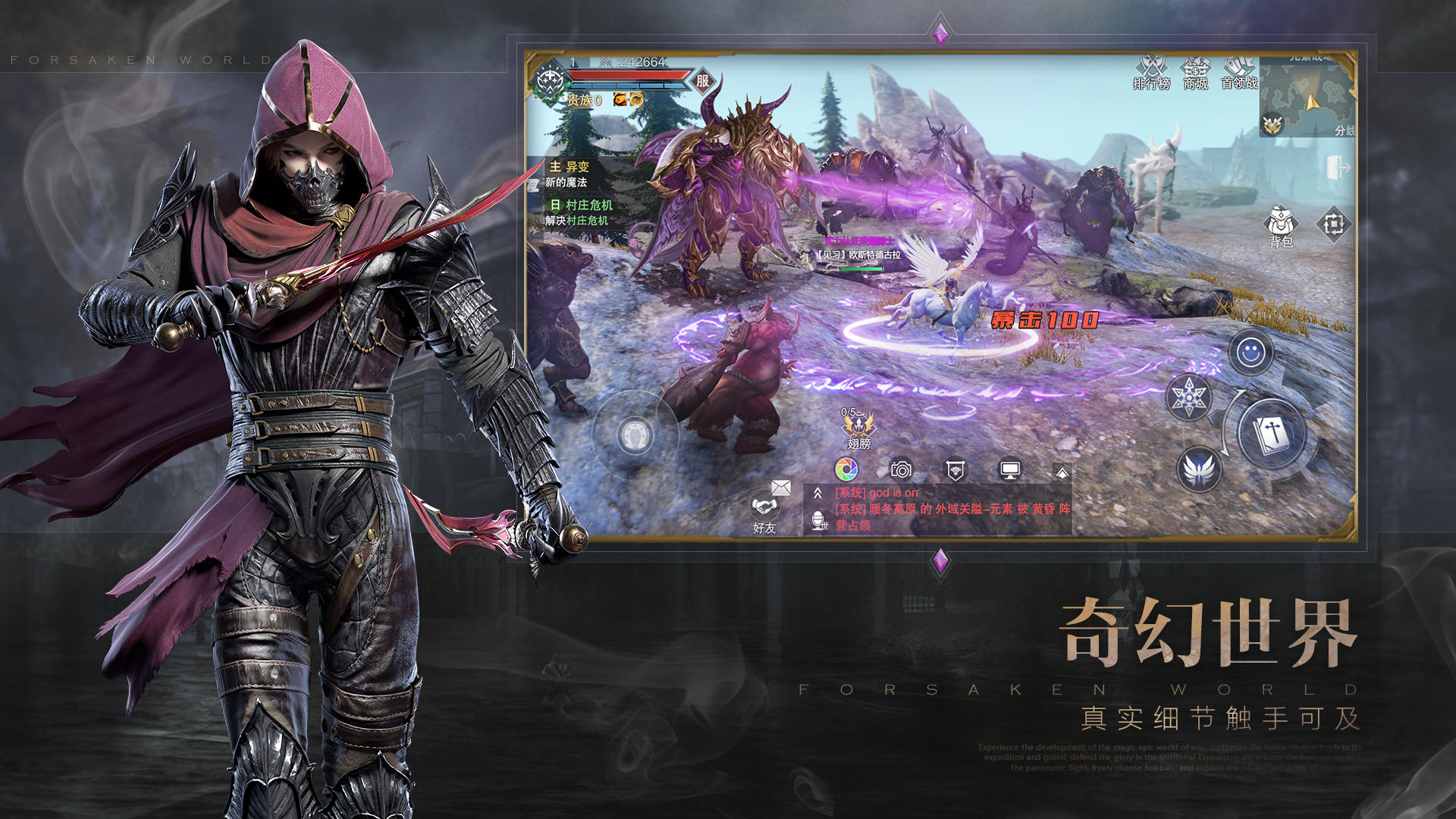This screenshot has height=819, width=1456.
Task: Open the guild banner icon
Action: (955, 470)
